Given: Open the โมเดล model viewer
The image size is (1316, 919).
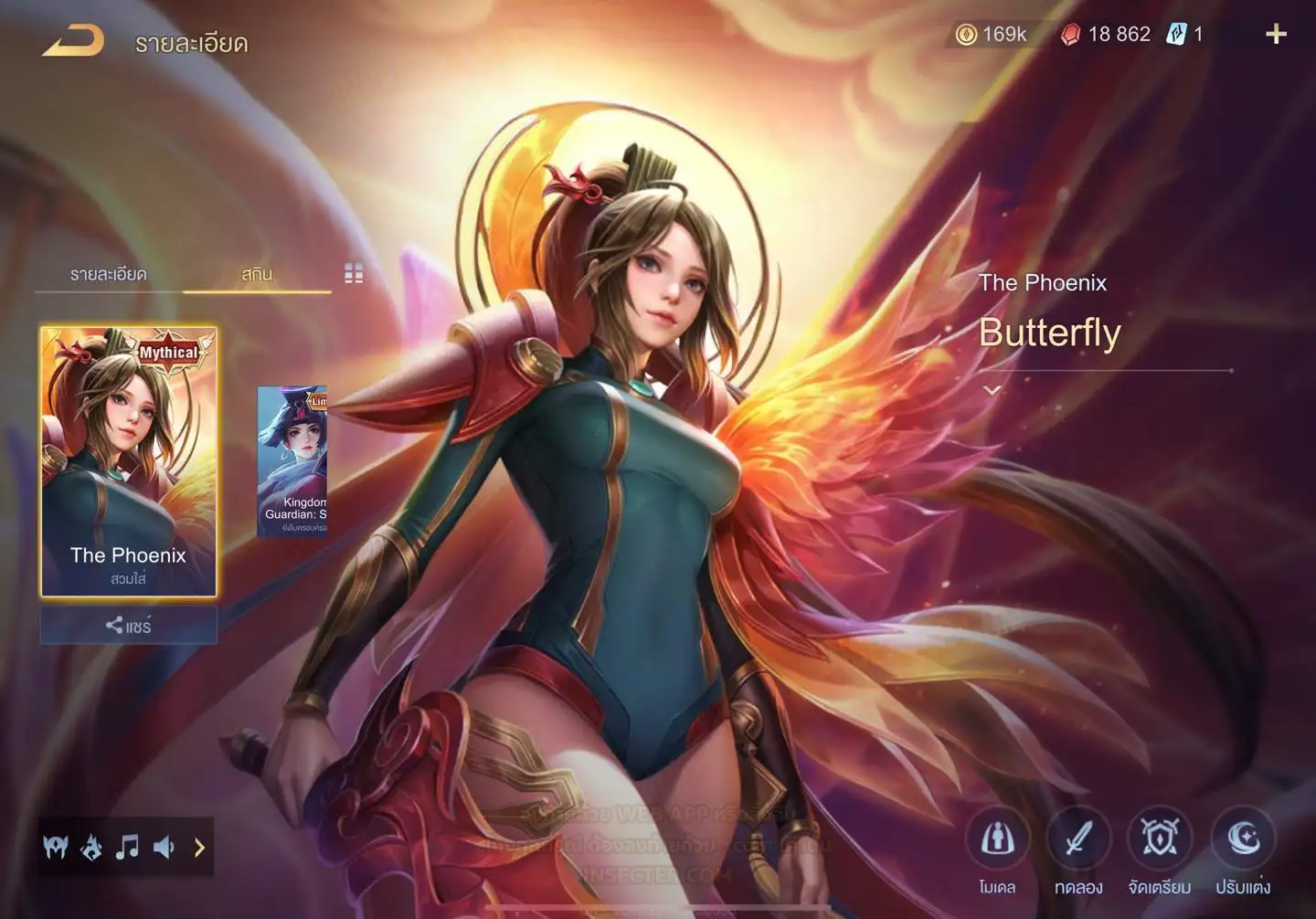Looking at the screenshot, I should click(x=997, y=839).
